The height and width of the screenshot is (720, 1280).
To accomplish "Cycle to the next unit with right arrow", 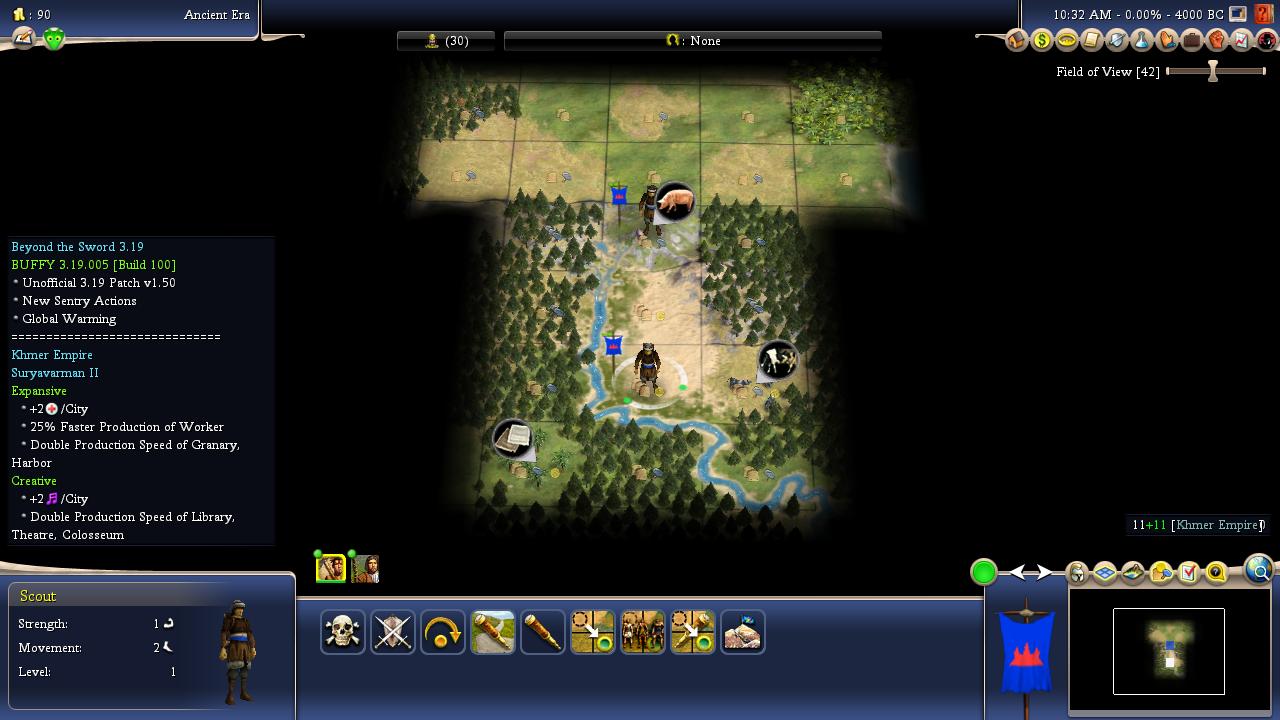I will click(1044, 572).
